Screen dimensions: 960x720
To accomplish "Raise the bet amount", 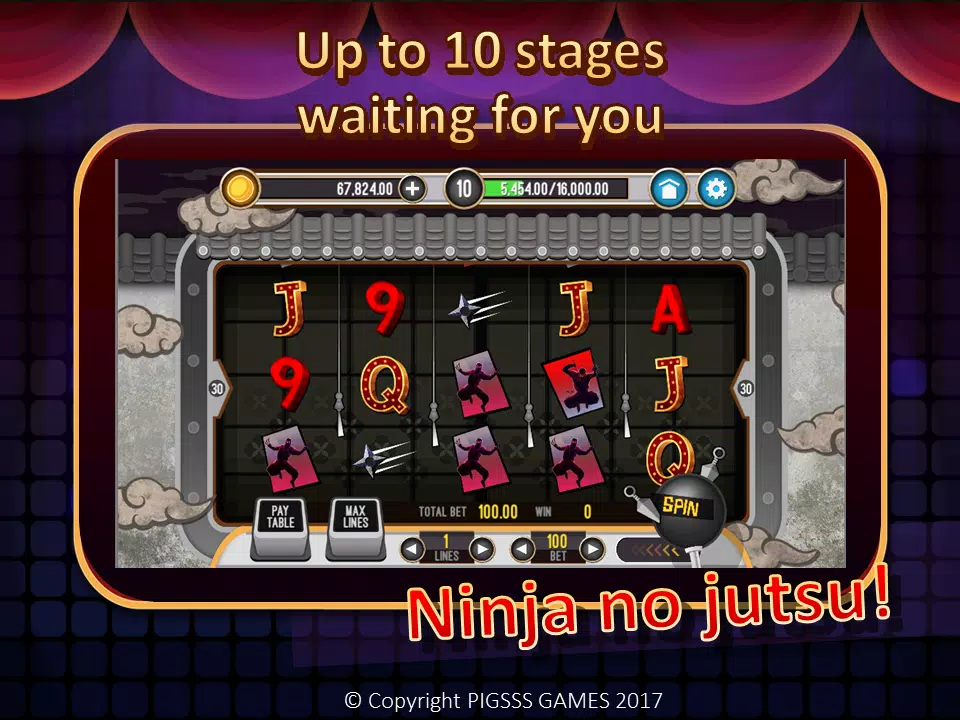I will click(x=592, y=549).
